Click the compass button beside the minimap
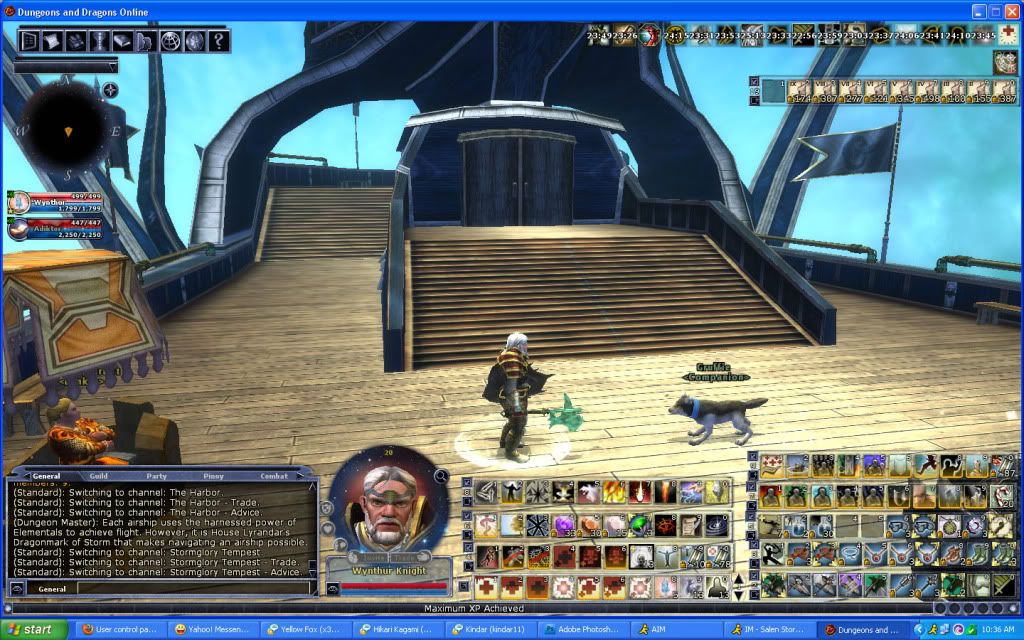 tap(110, 90)
